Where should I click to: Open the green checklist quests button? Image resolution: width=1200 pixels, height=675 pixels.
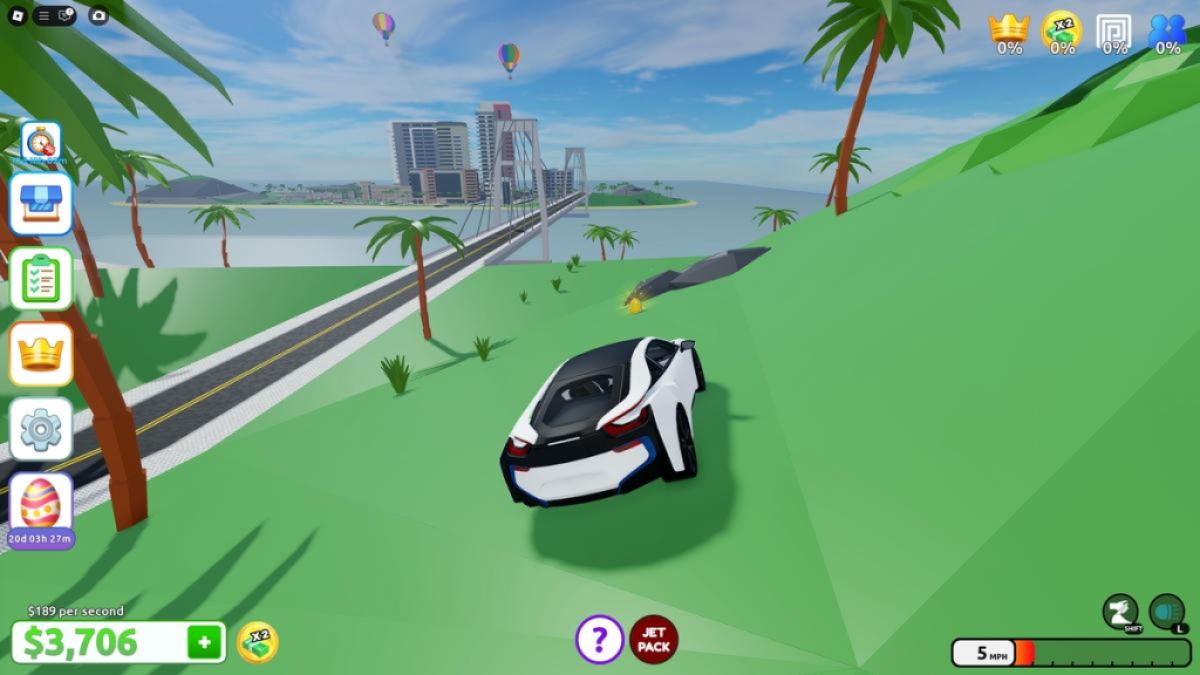[40, 278]
